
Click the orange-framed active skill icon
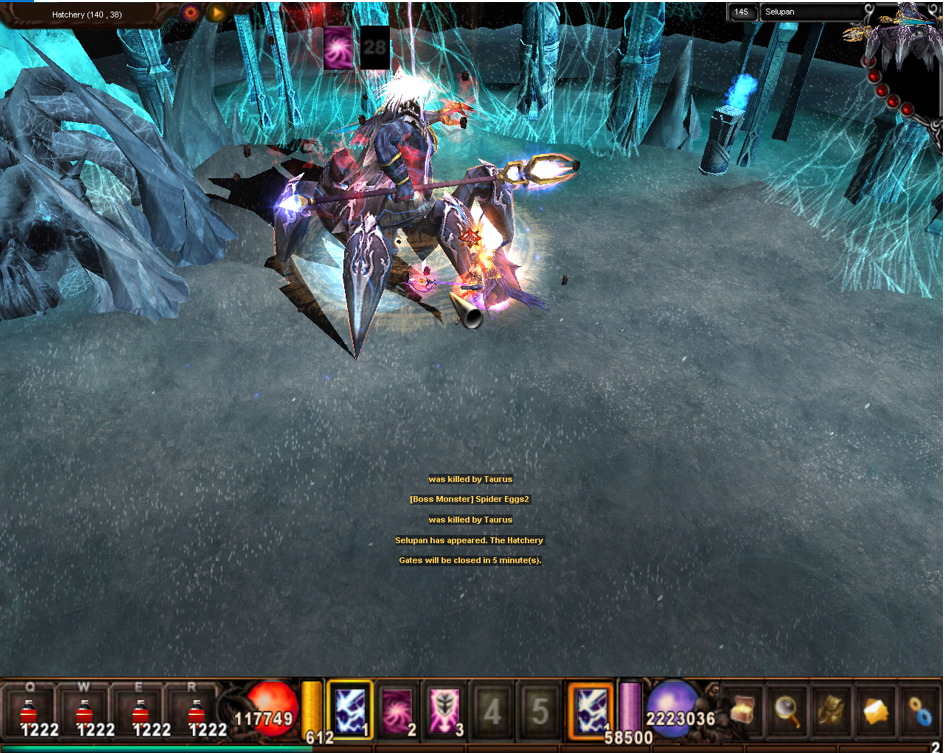590,709
